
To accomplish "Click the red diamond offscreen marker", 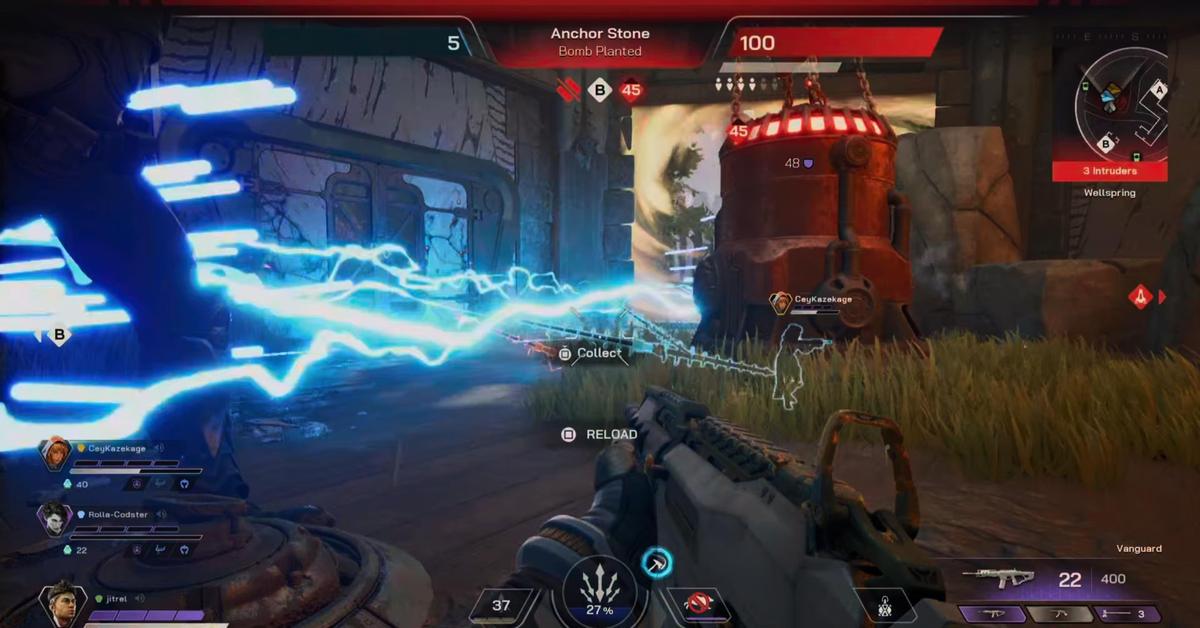I will coord(1141,296).
